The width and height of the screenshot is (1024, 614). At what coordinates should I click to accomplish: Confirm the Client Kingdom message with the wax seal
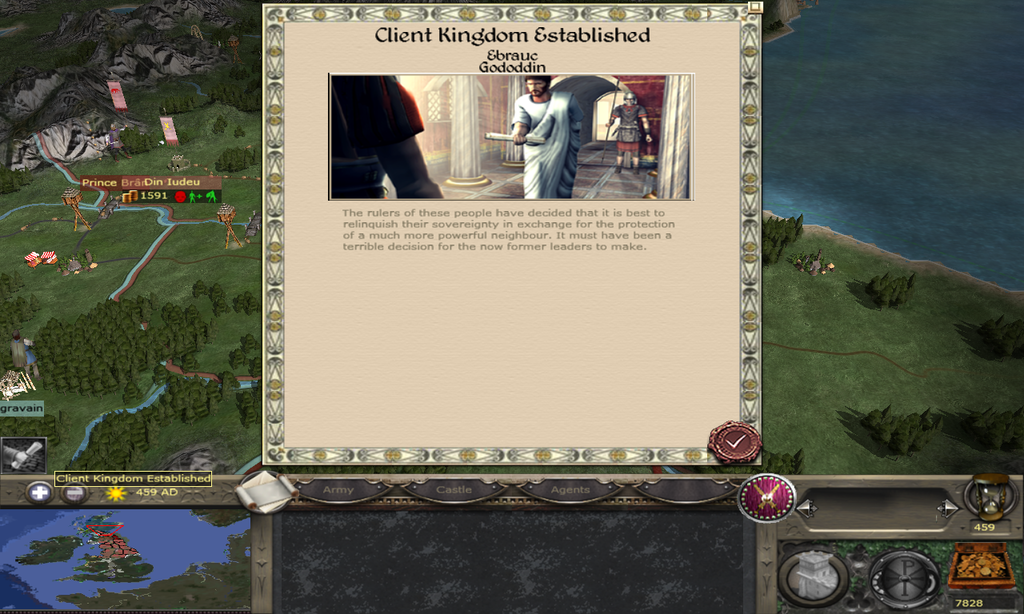734,441
